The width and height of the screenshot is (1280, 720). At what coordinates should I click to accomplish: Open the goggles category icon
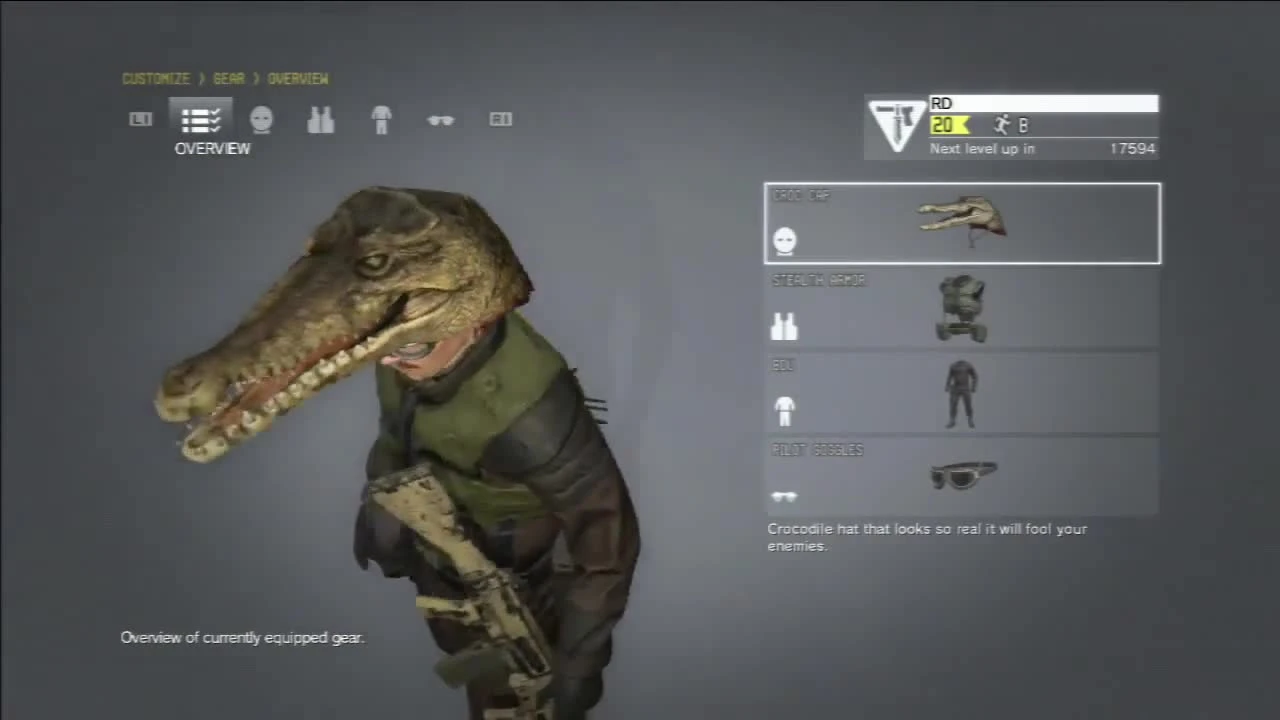[440, 120]
